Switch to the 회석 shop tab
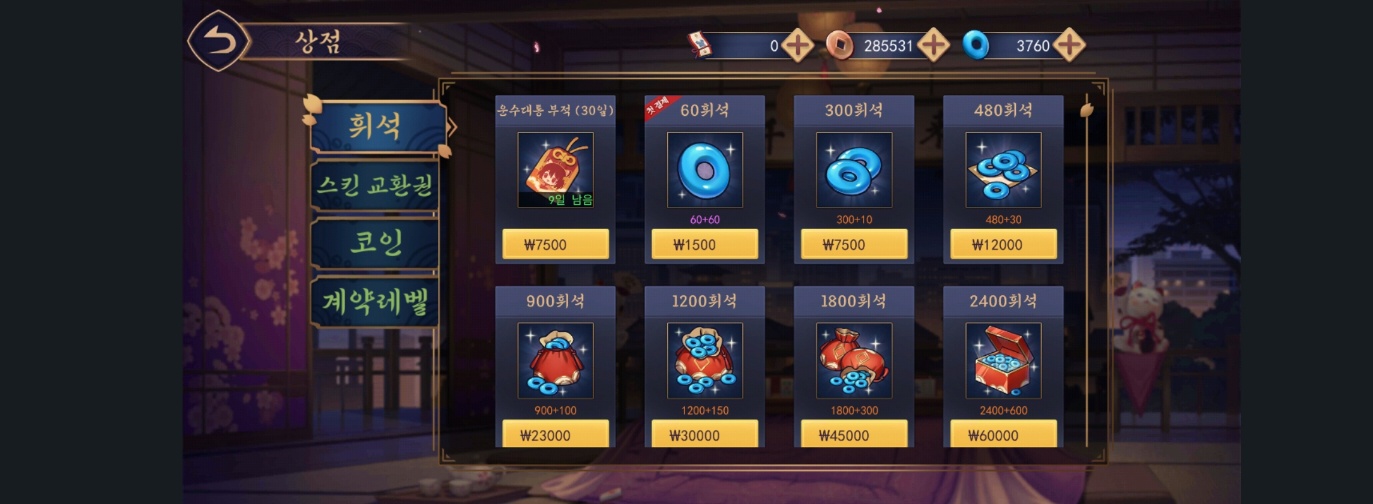 [376, 127]
